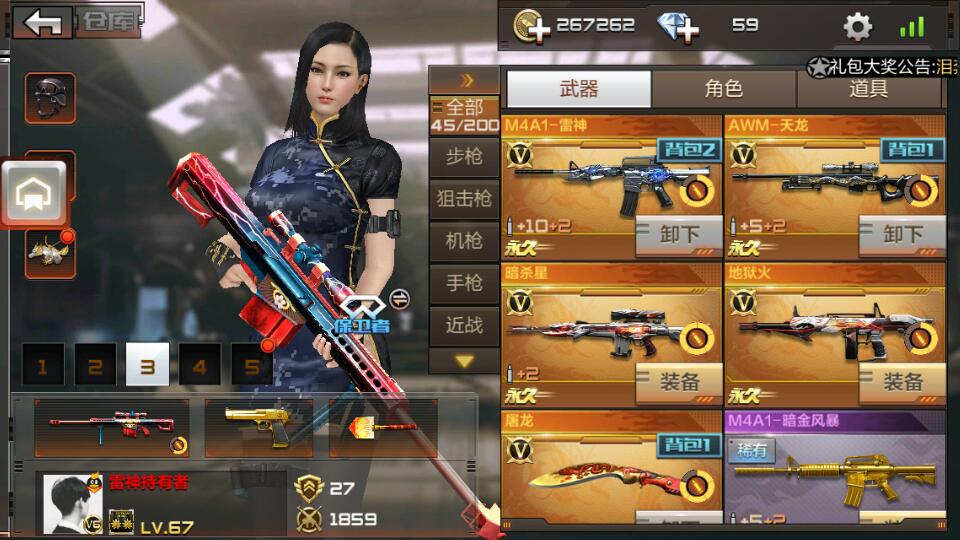Equip the 暗杀星 weapon with 装备
The image size is (960, 540).
pos(679,381)
